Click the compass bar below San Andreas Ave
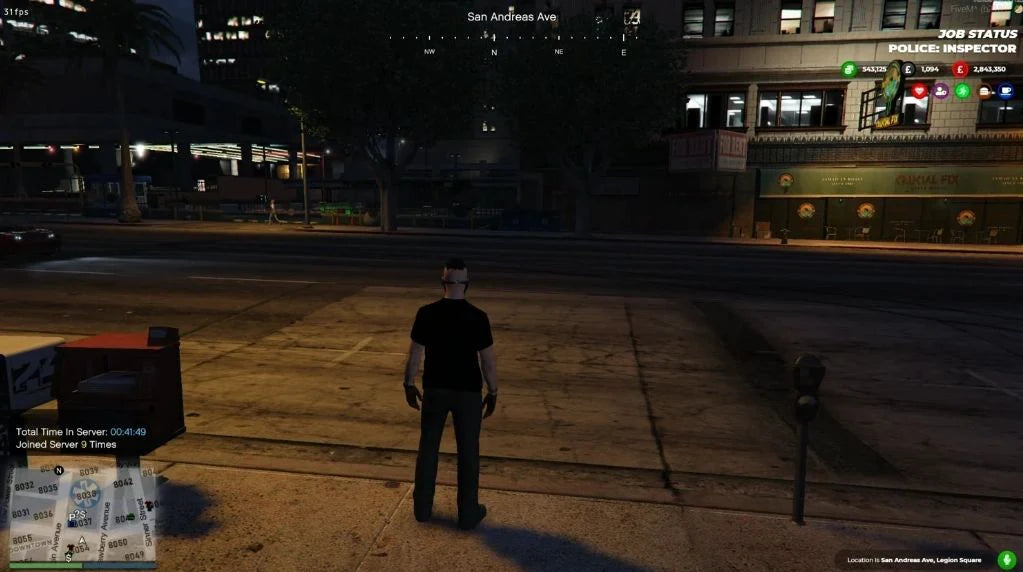1023x572 pixels. point(512,40)
